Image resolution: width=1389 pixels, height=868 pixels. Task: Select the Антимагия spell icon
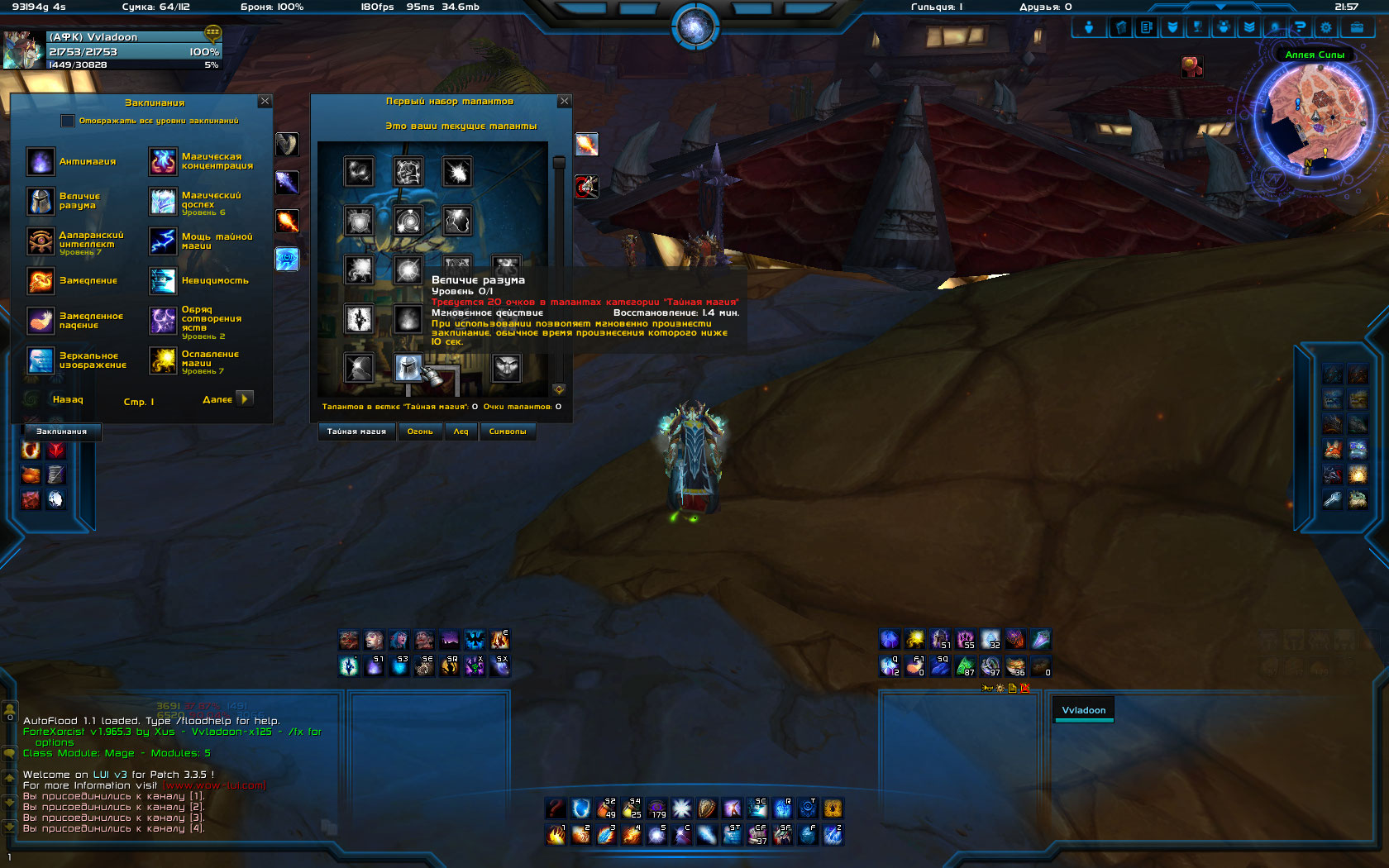[41, 161]
